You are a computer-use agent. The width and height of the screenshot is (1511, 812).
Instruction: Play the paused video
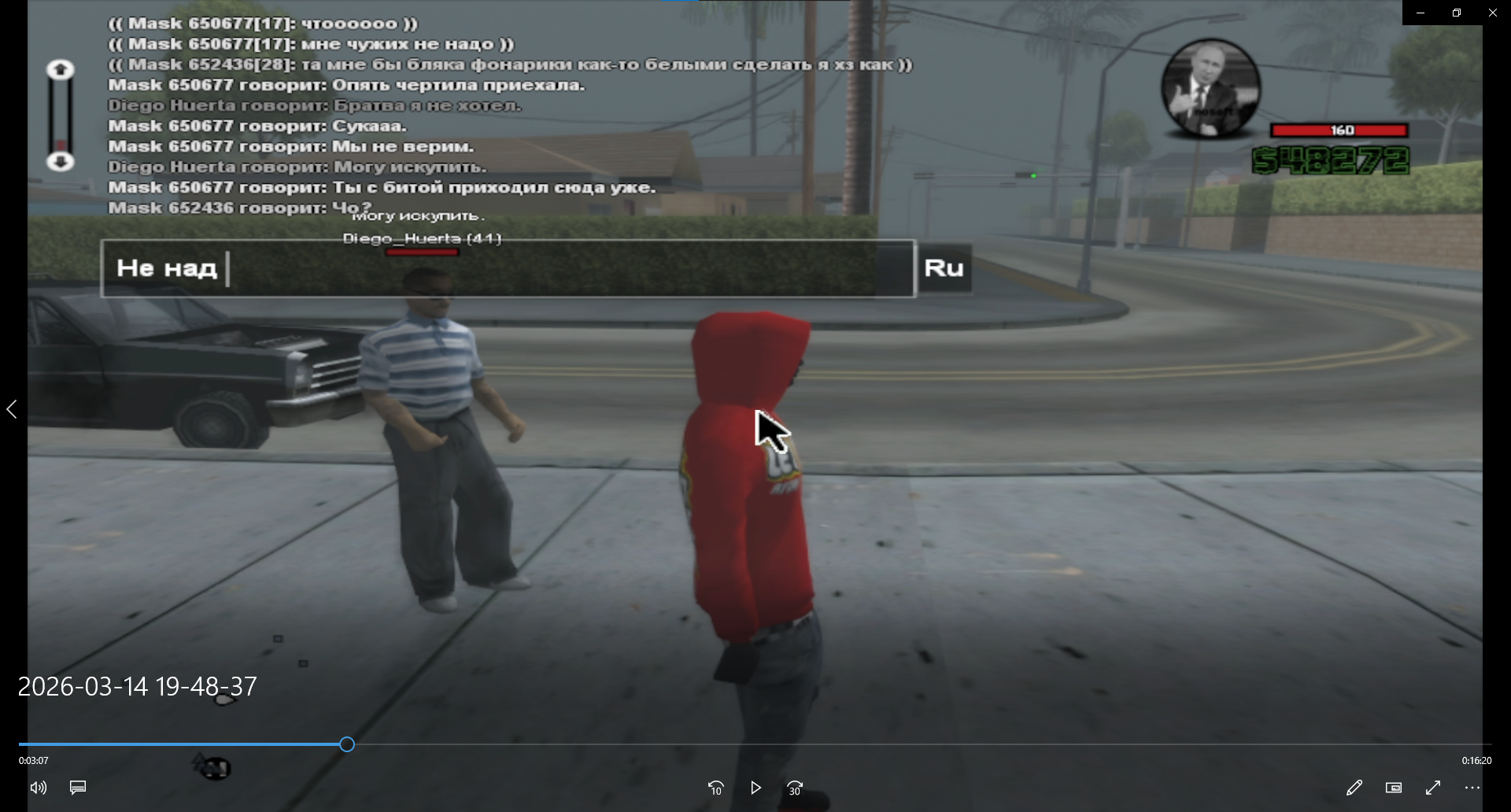(x=755, y=788)
